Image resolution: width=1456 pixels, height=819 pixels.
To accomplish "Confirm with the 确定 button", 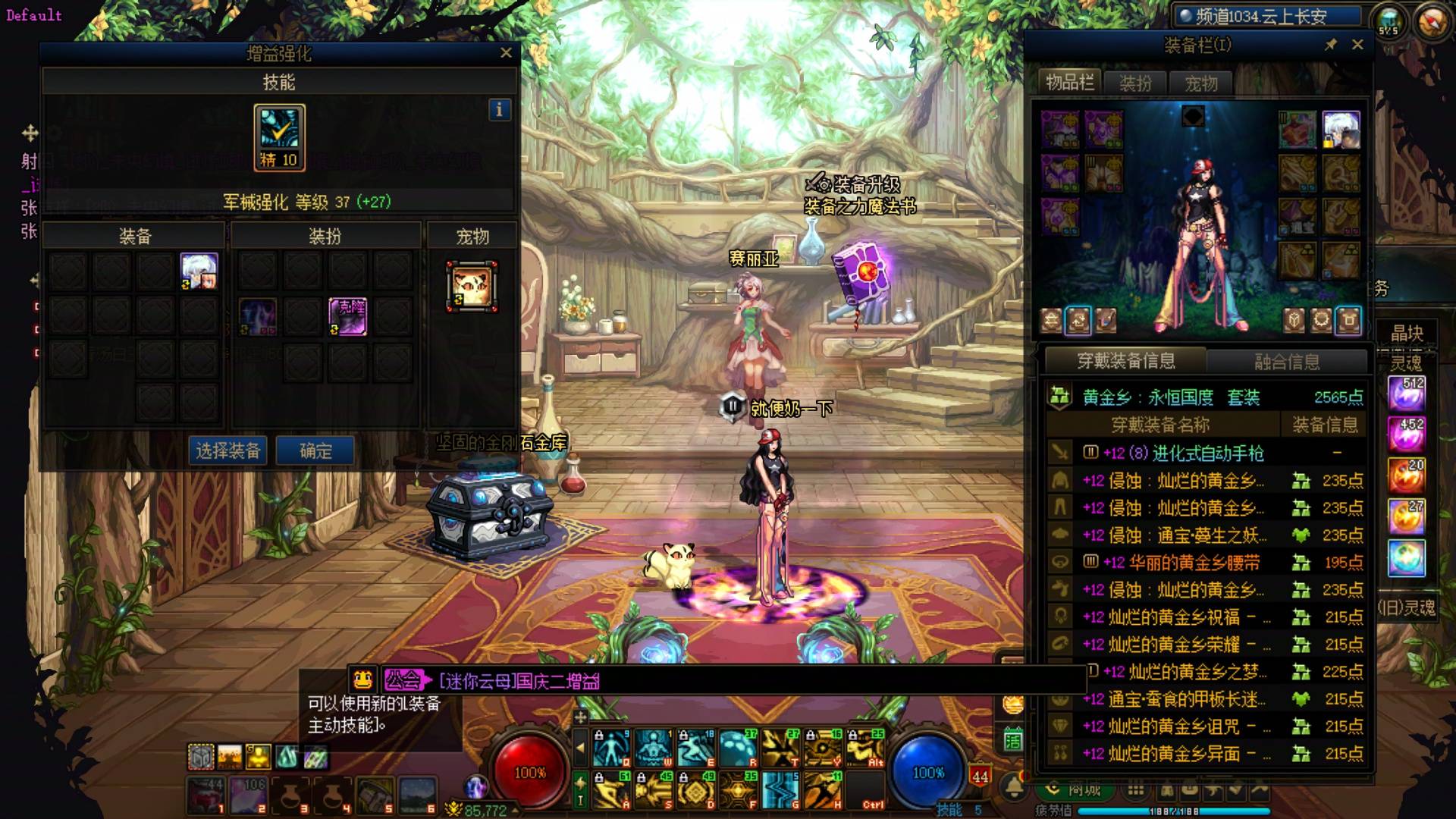I will coord(315,451).
